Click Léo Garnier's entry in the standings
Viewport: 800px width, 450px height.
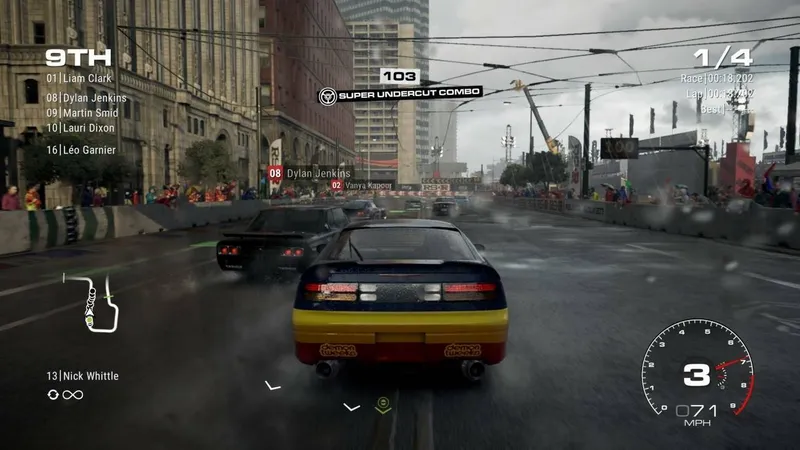click(80, 150)
